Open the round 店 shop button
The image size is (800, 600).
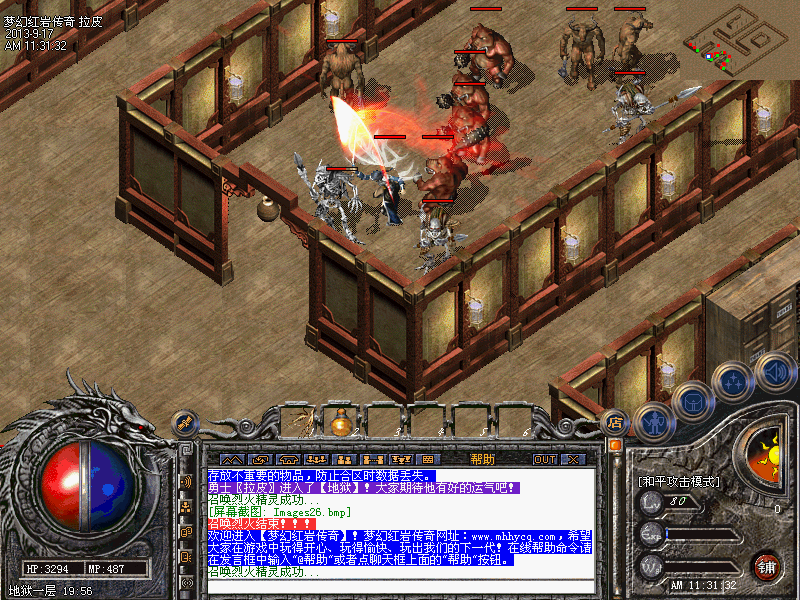tap(615, 422)
